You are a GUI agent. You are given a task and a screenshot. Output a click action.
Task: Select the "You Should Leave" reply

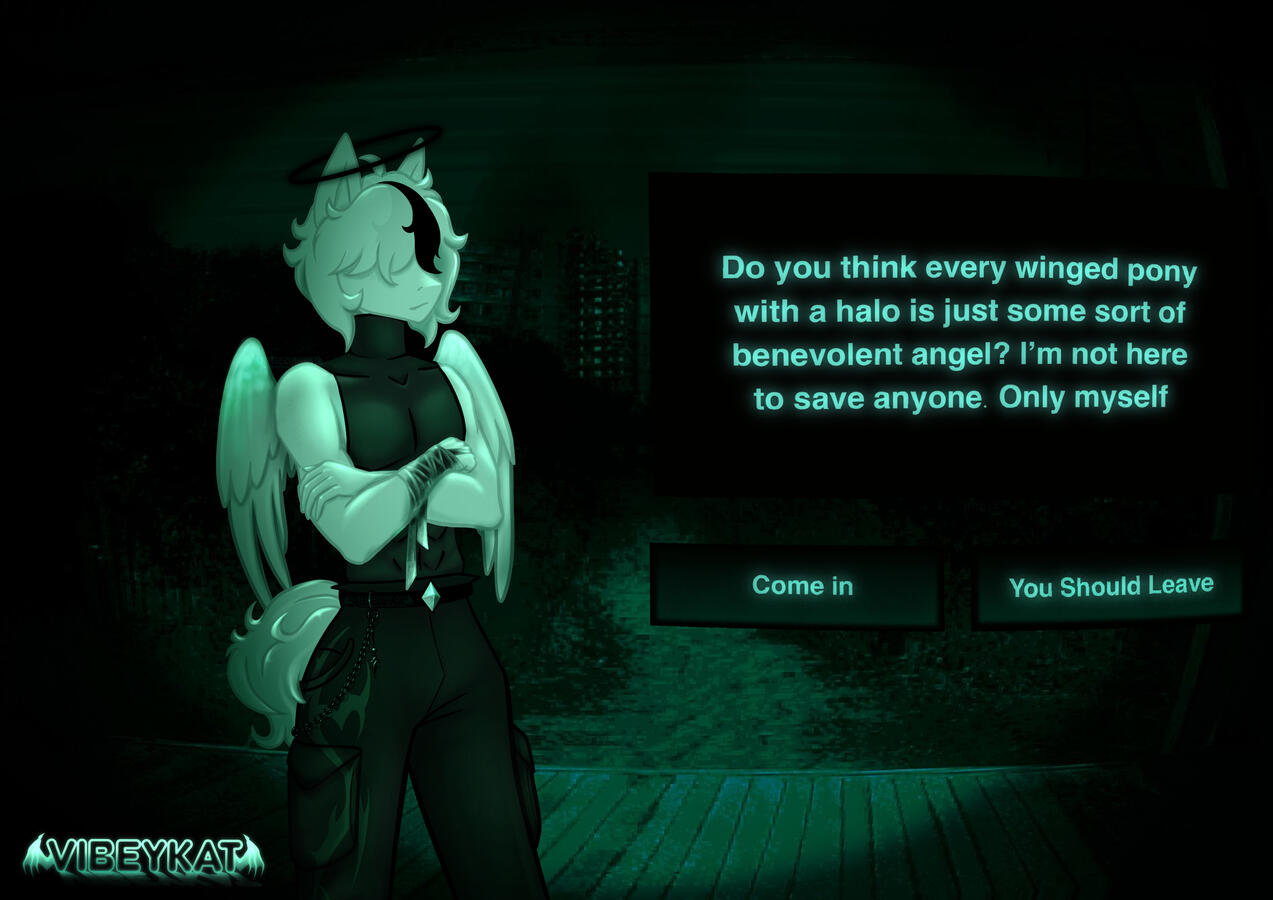(1110, 586)
